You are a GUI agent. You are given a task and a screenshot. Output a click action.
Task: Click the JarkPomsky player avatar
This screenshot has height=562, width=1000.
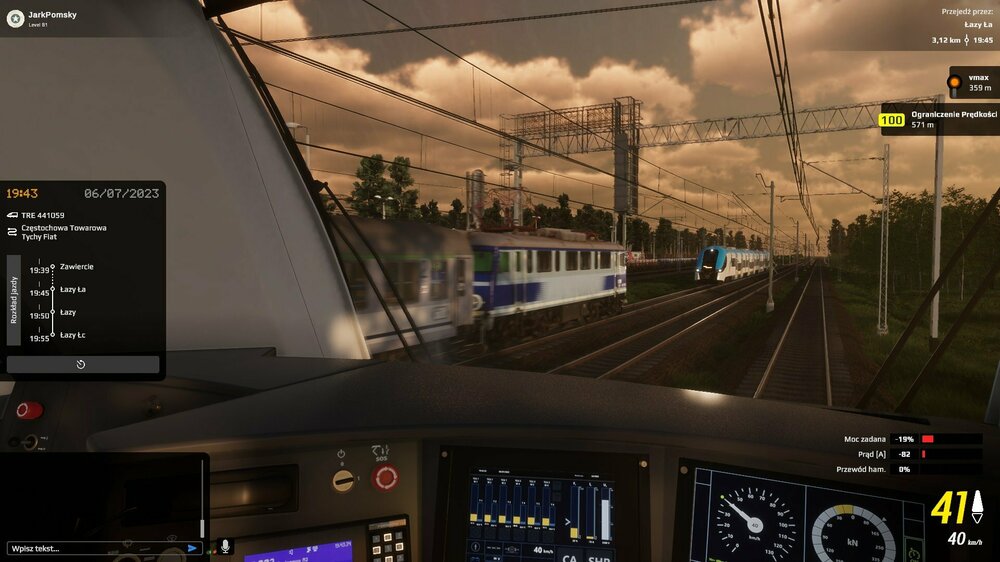point(15,18)
